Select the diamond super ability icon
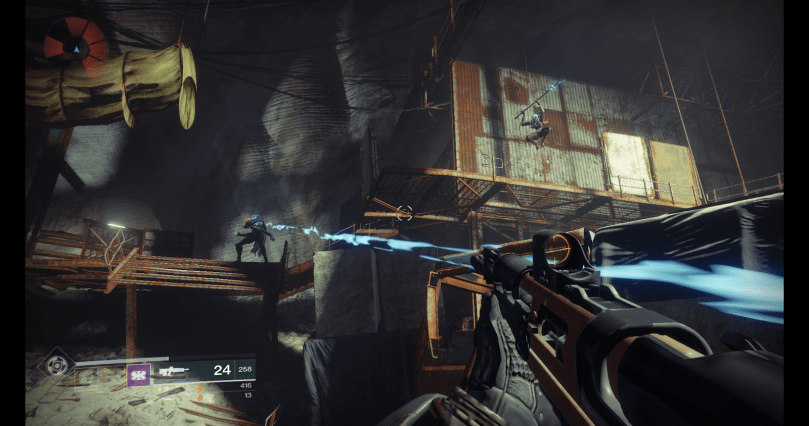 pyautogui.click(x=56, y=362)
